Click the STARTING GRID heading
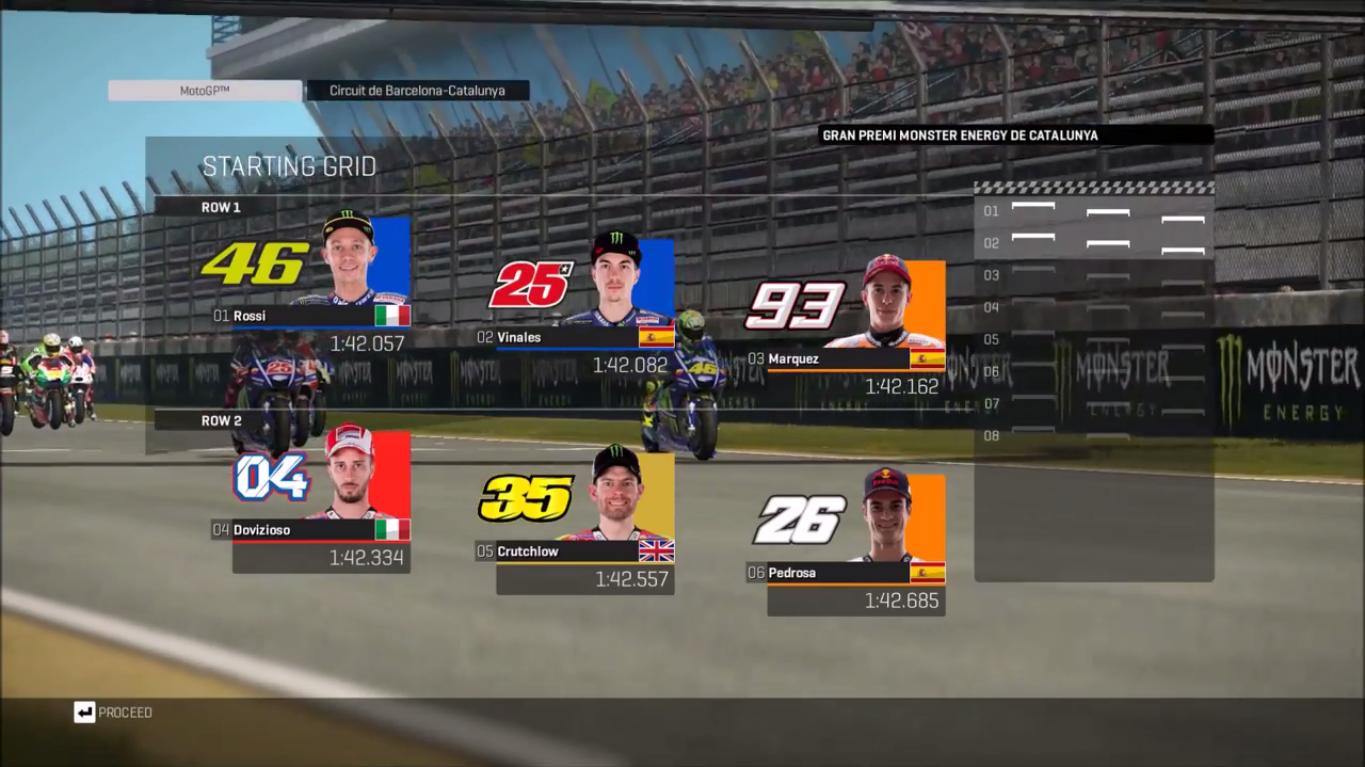Screen dimensions: 1365x767 pyautogui.click(x=289, y=167)
